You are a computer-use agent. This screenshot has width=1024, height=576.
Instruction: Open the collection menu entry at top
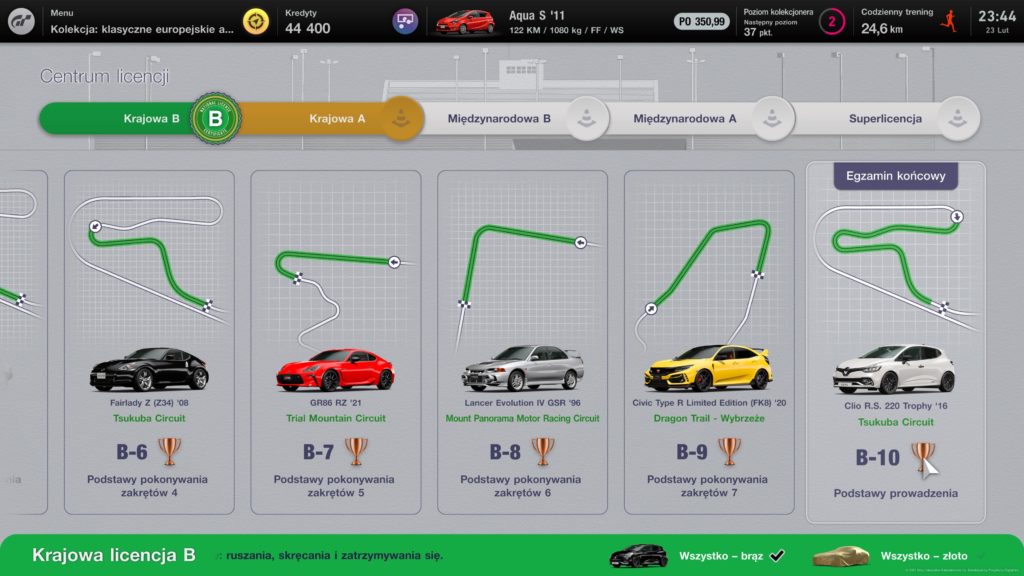pos(142,22)
